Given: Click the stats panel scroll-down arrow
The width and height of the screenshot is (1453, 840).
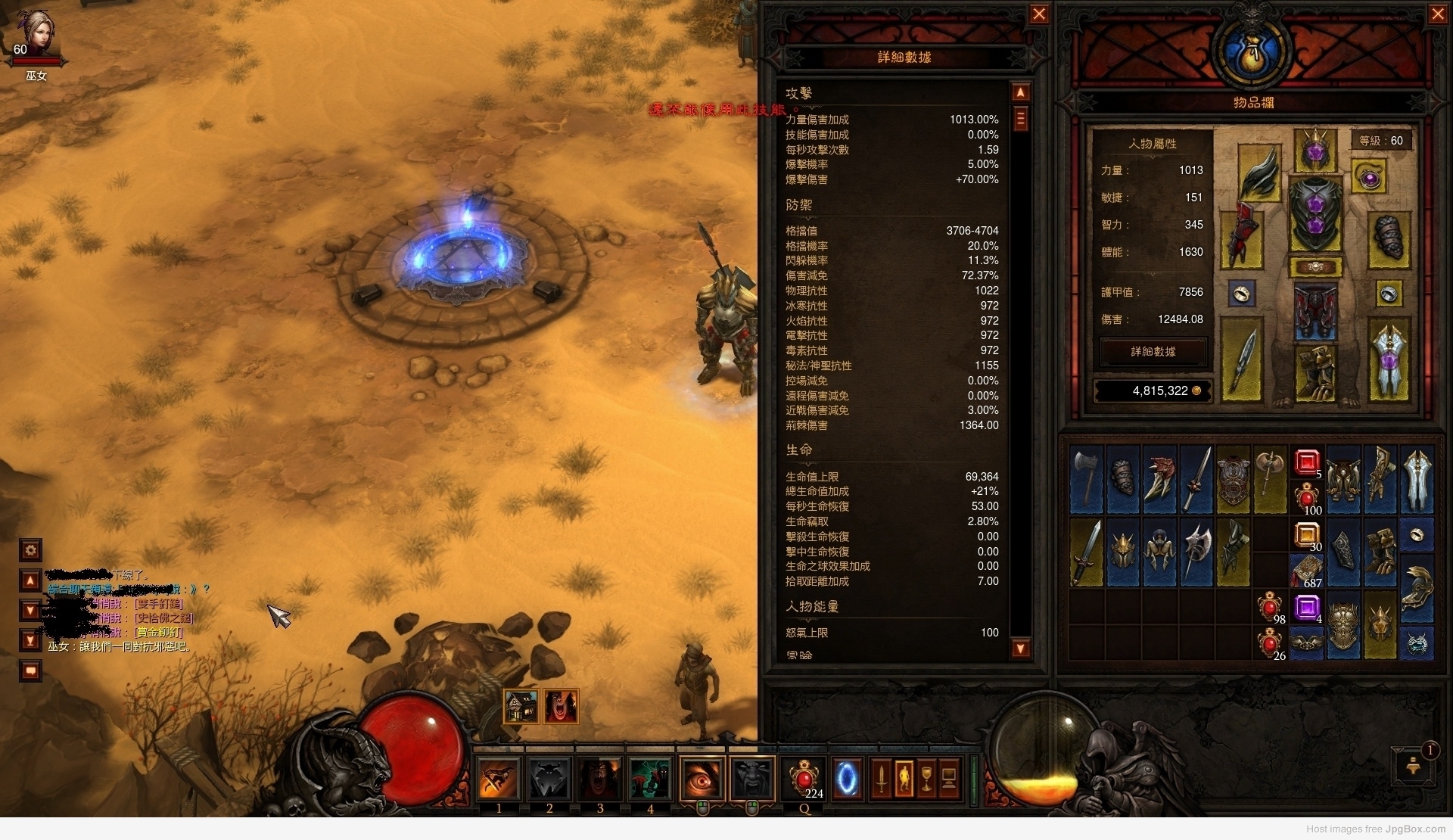Looking at the screenshot, I should pyautogui.click(x=1020, y=648).
